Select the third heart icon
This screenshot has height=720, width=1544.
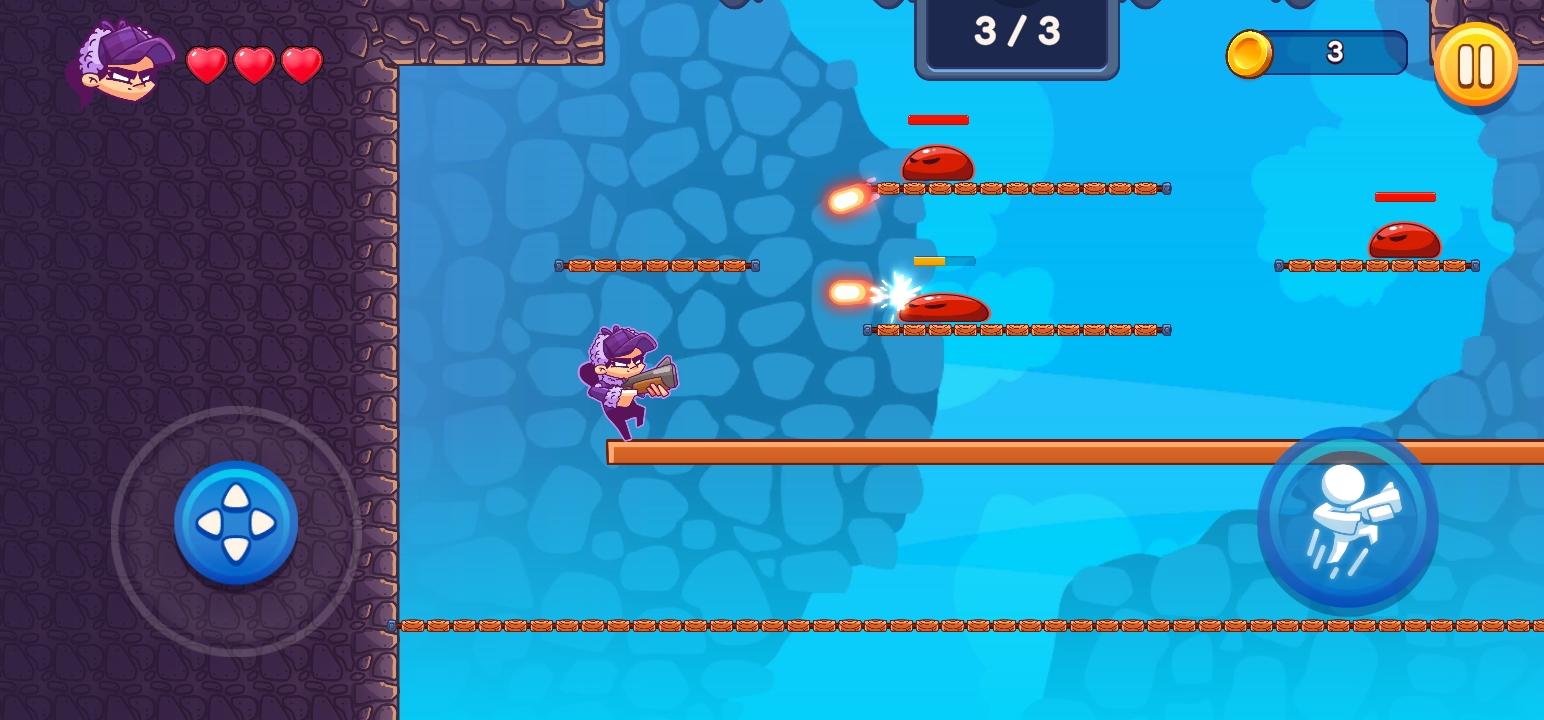[301, 63]
